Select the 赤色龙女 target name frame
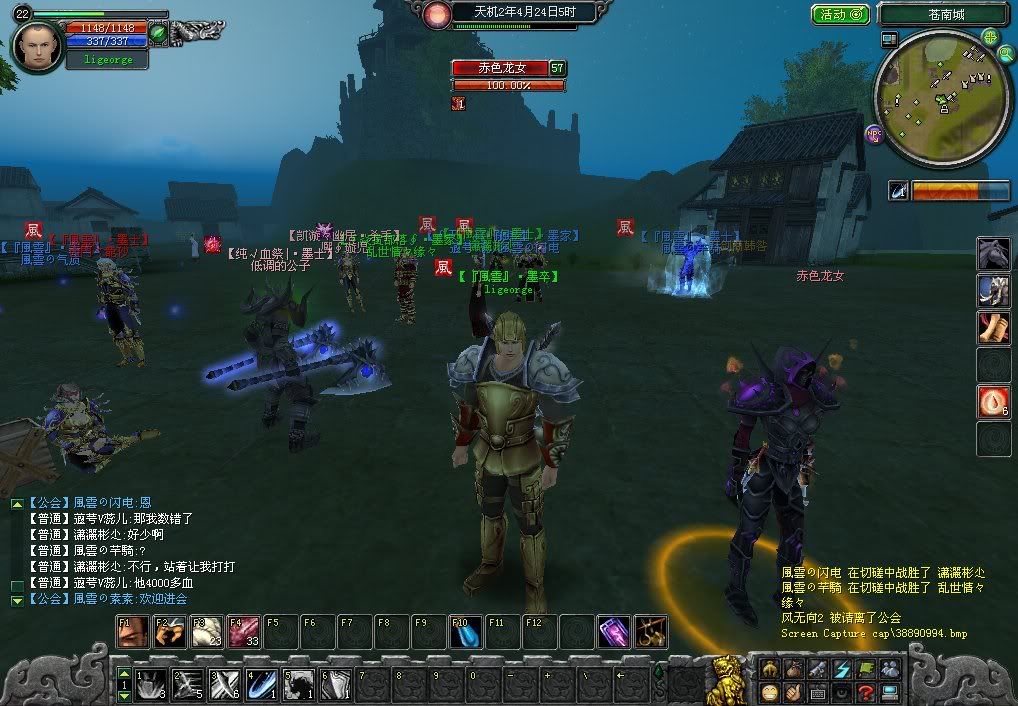The width and height of the screenshot is (1018, 706). (x=499, y=68)
